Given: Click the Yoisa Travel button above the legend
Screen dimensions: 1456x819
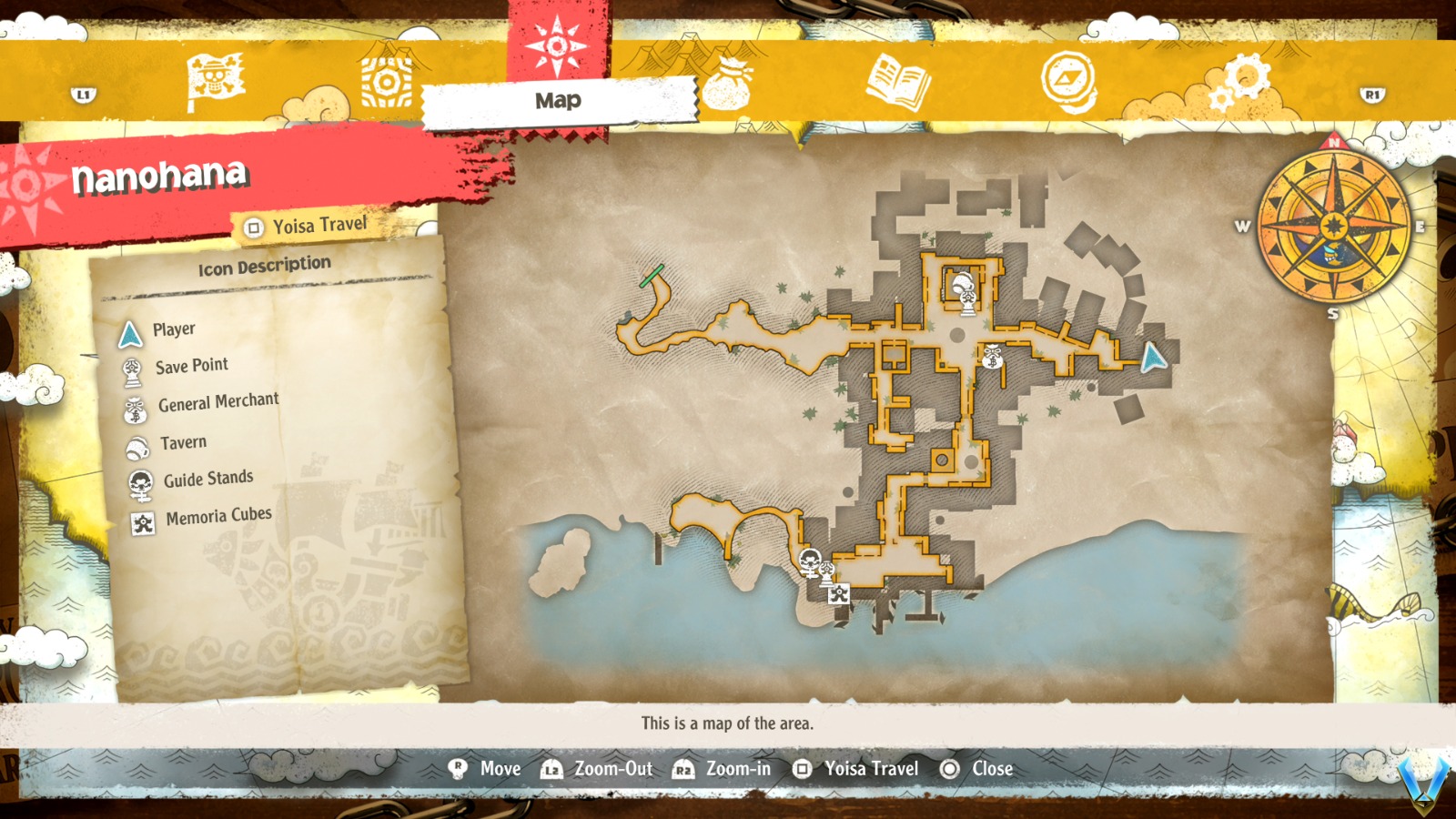Looking at the screenshot, I should coord(307,225).
